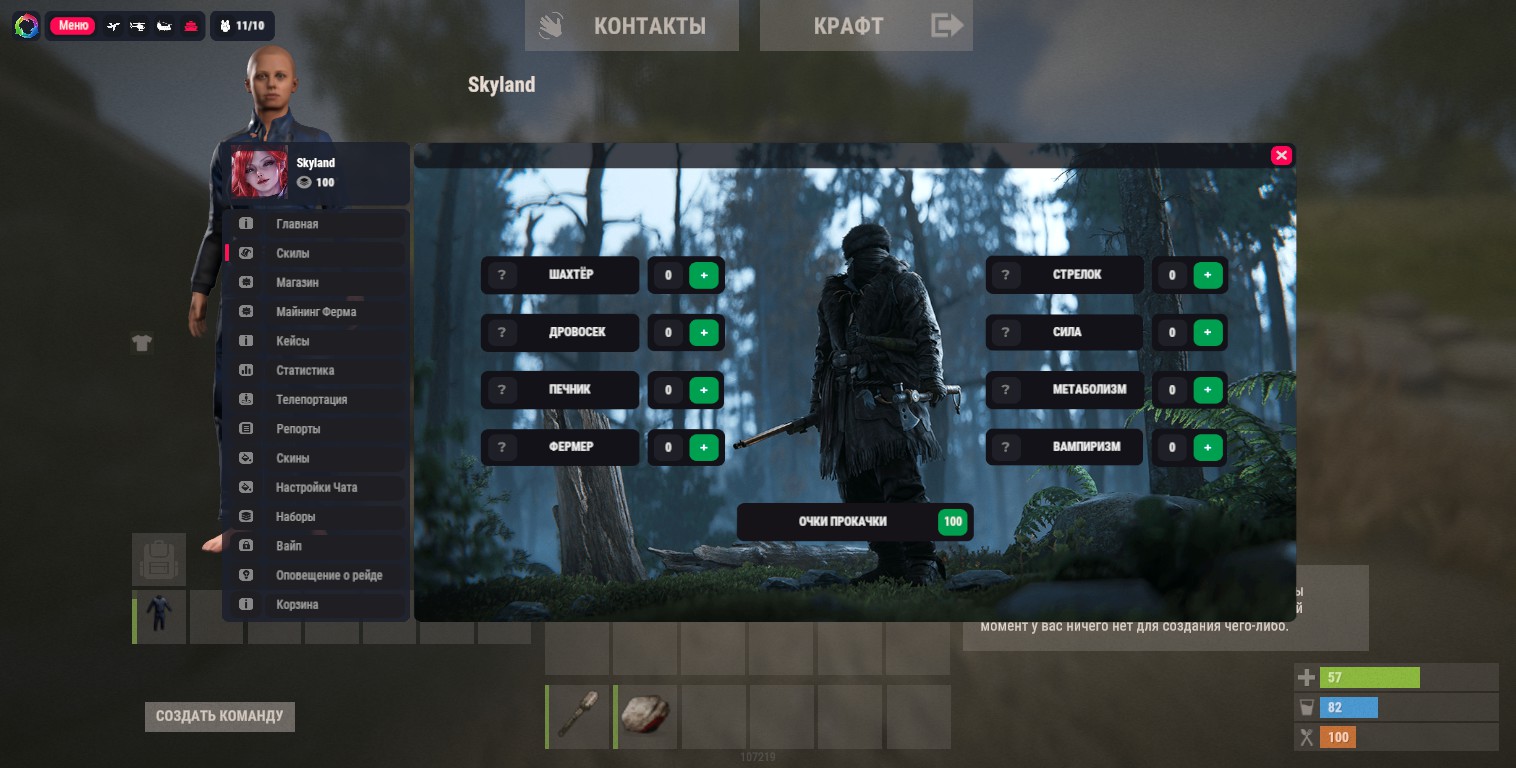Viewport: 1516px width, 768px height.
Task: Close the skills panel with red X
Action: click(x=1281, y=155)
